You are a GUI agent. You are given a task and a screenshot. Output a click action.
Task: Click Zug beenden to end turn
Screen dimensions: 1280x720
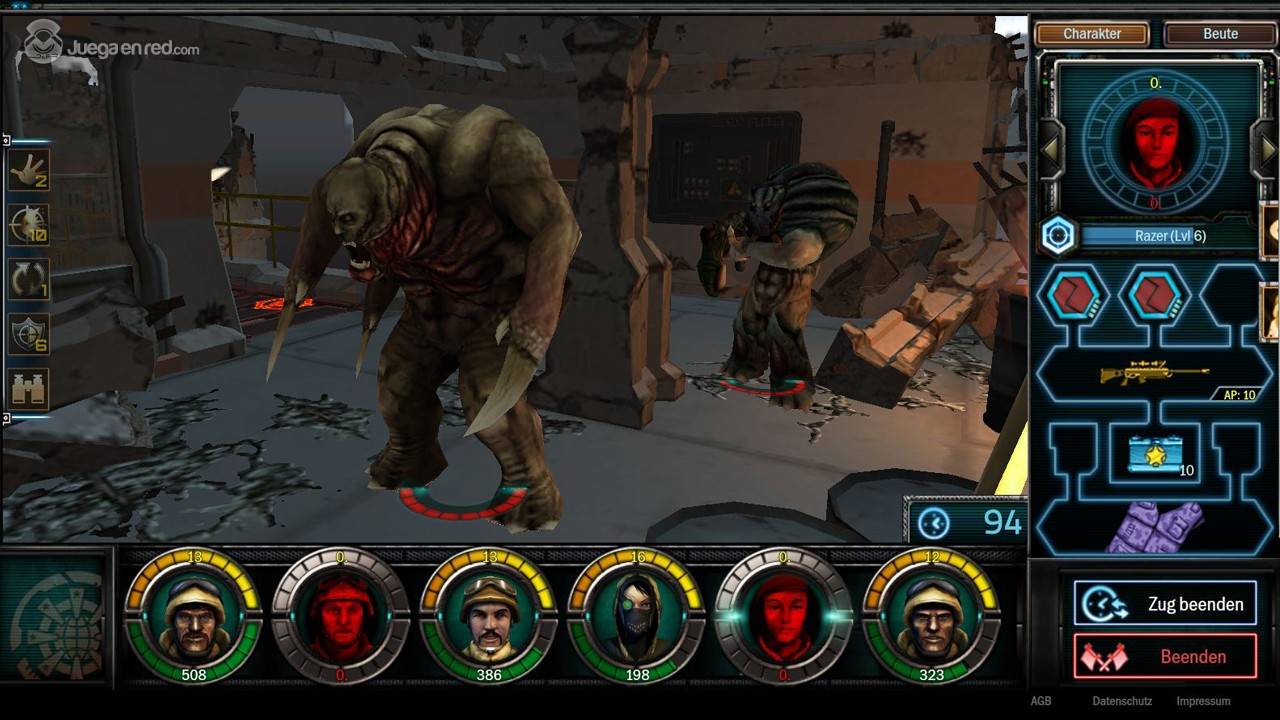(x=1165, y=604)
